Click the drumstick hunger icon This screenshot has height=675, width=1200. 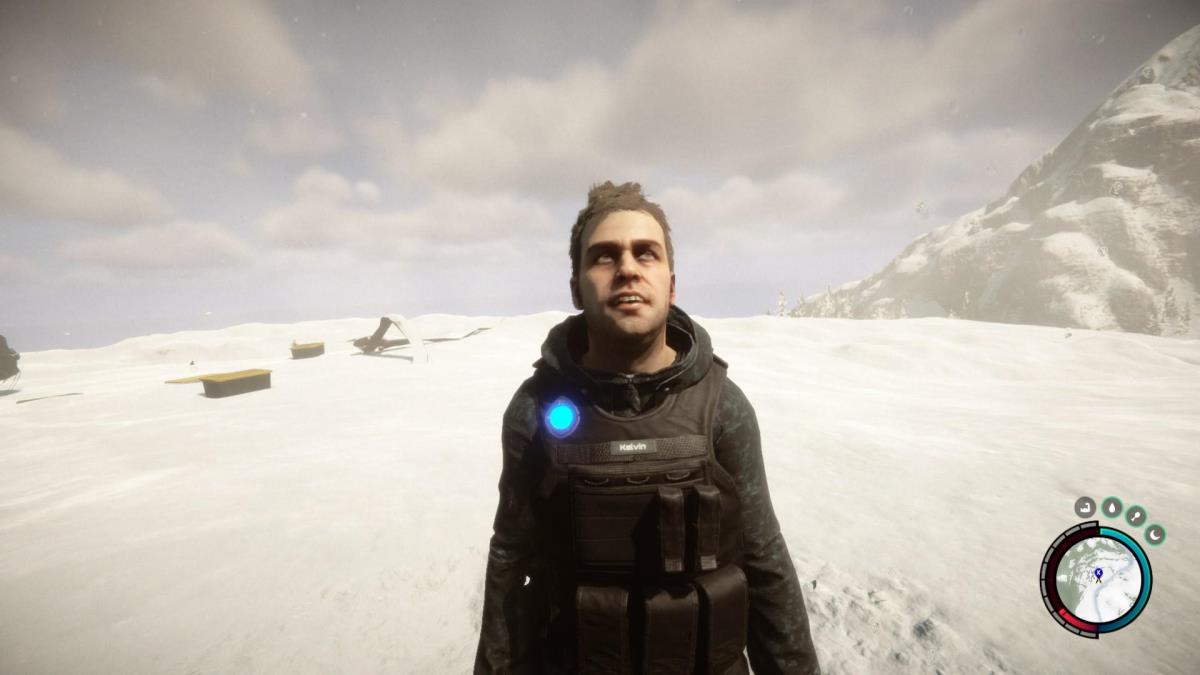1136,515
